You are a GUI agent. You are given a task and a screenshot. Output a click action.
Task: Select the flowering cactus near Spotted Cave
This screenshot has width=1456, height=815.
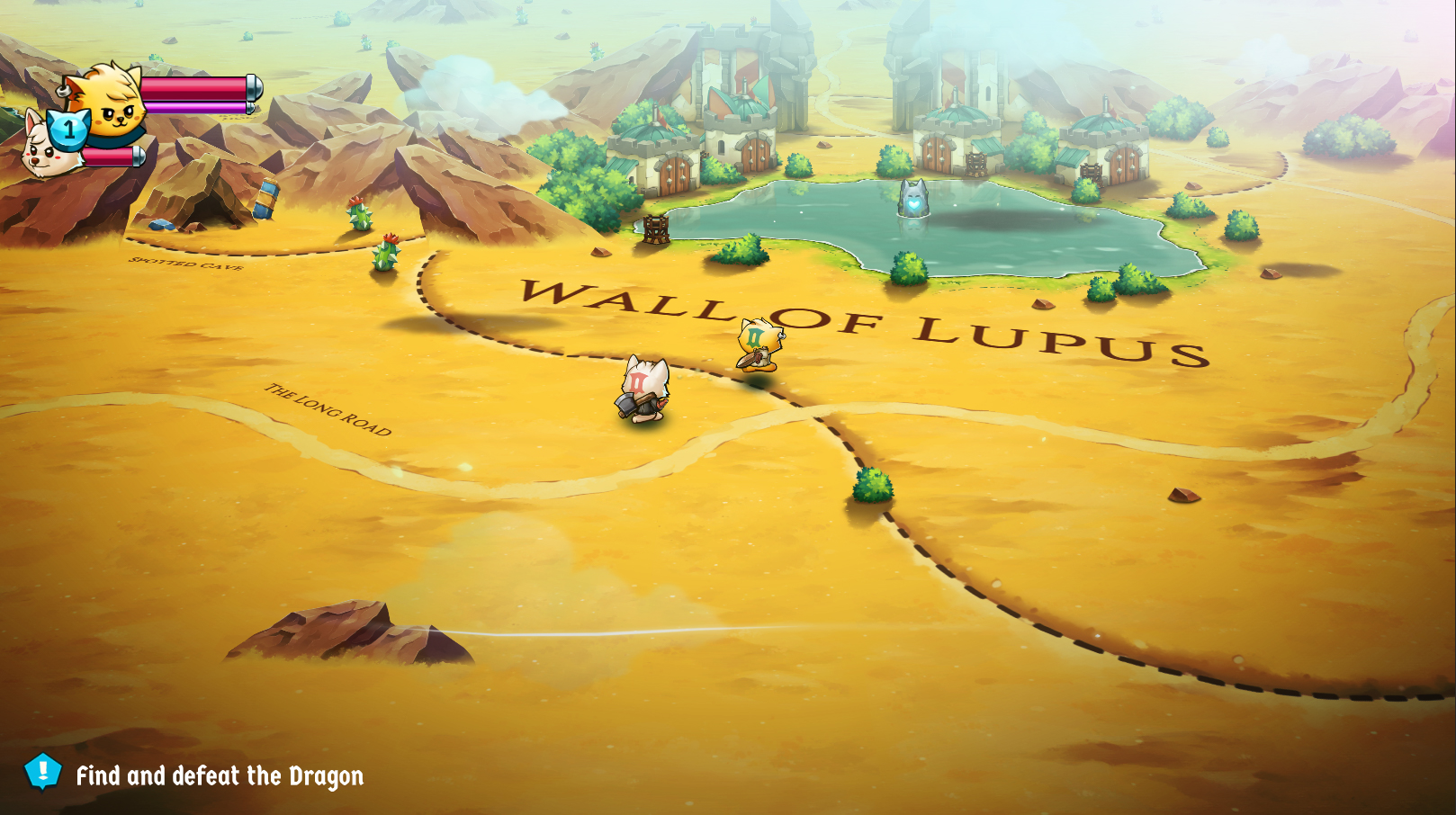click(357, 219)
